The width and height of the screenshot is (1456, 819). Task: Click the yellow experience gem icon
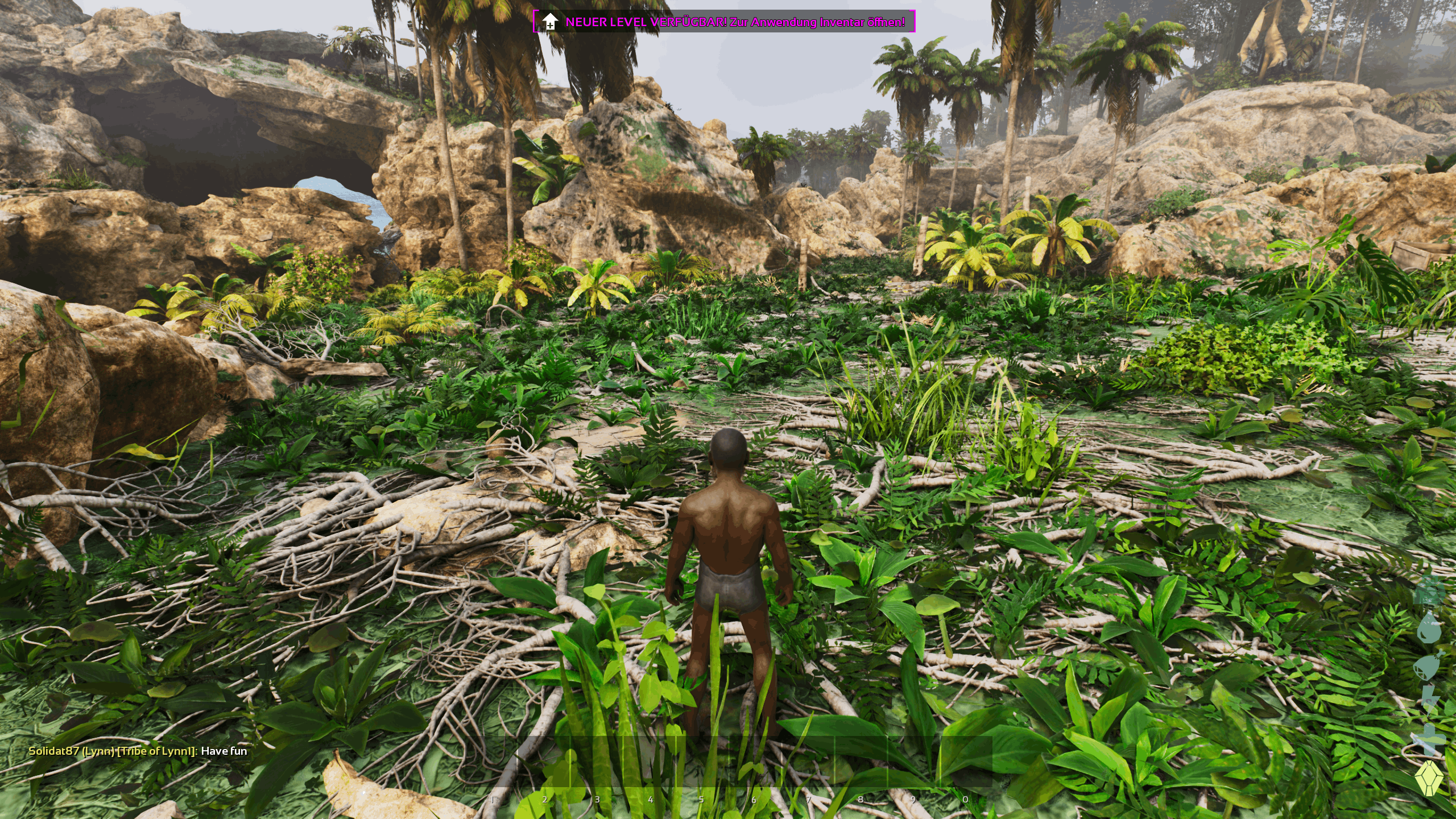[x=1429, y=779]
